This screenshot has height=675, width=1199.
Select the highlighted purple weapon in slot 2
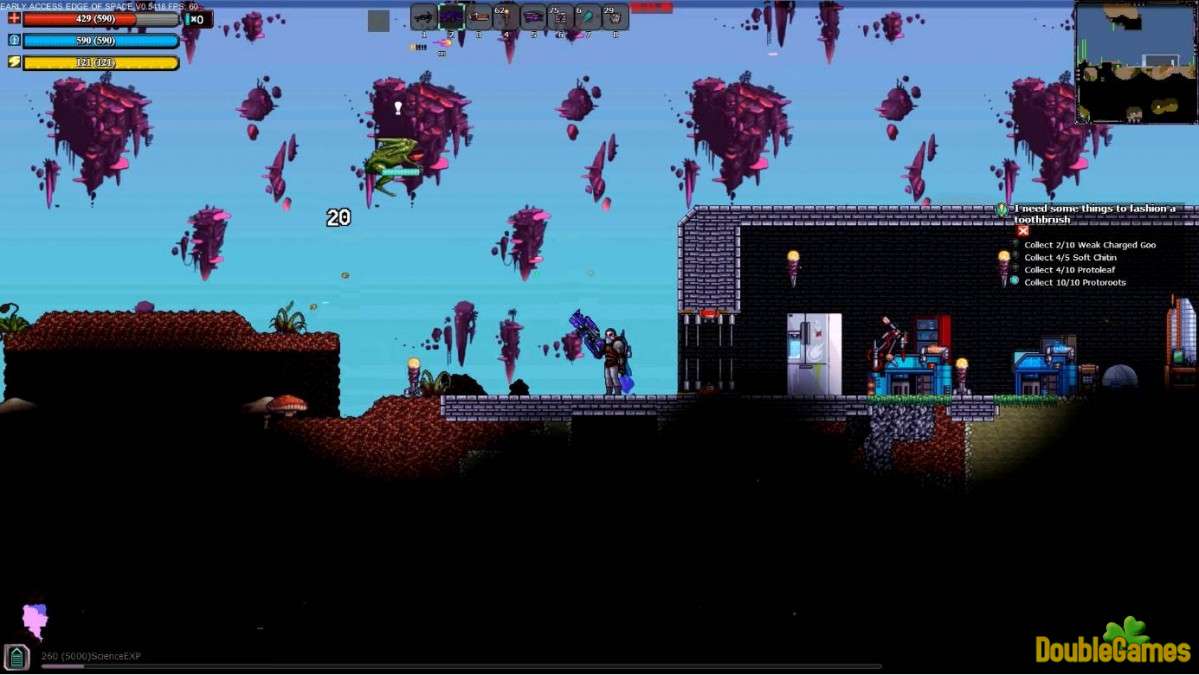(x=451, y=17)
